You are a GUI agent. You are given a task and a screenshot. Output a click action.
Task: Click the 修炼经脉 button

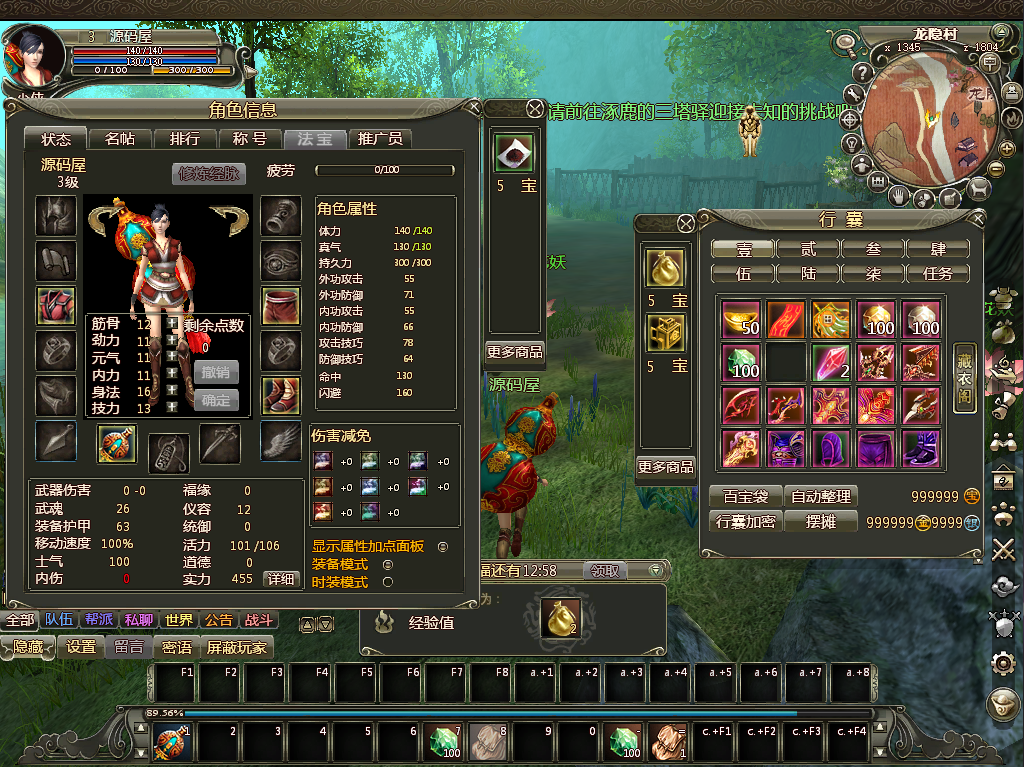(x=209, y=173)
